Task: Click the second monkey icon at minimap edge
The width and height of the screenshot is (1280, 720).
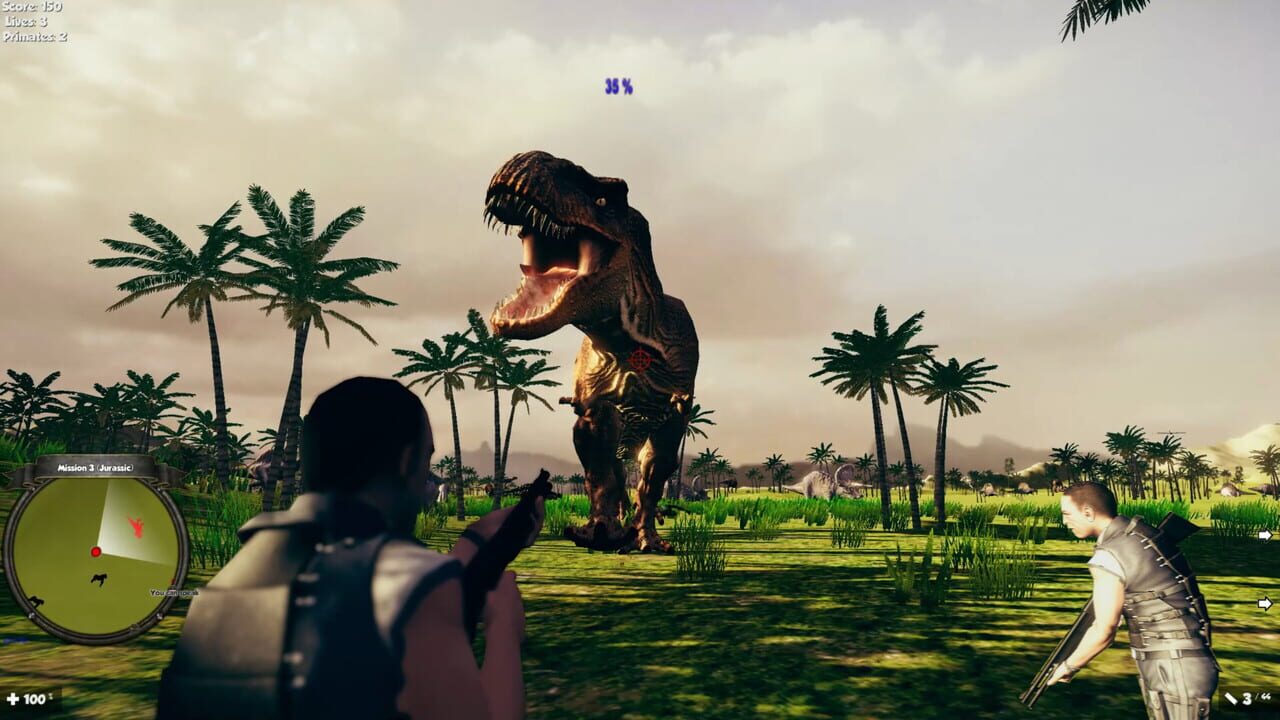Action: 37,600
